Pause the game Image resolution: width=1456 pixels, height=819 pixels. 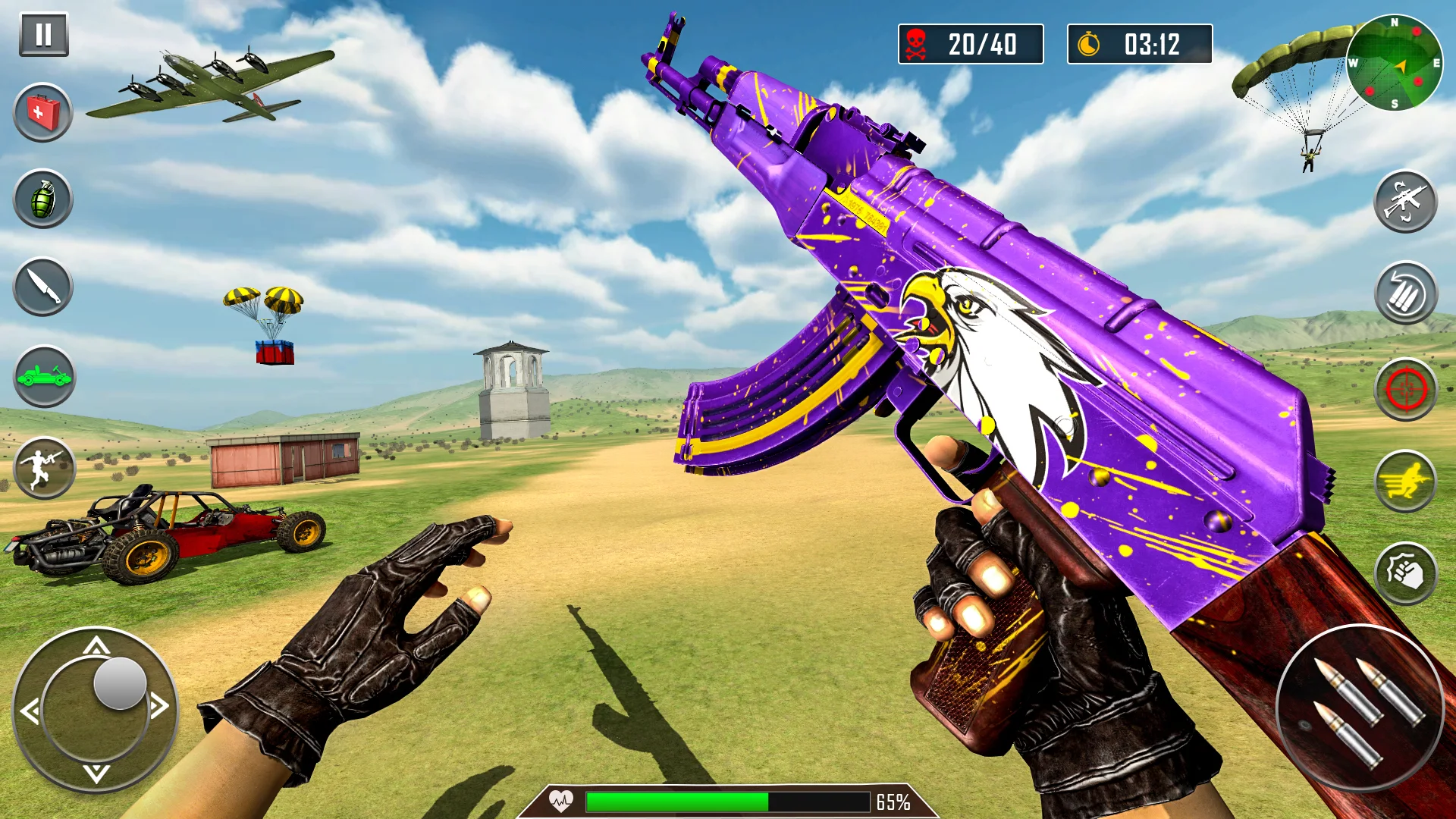coord(44,34)
